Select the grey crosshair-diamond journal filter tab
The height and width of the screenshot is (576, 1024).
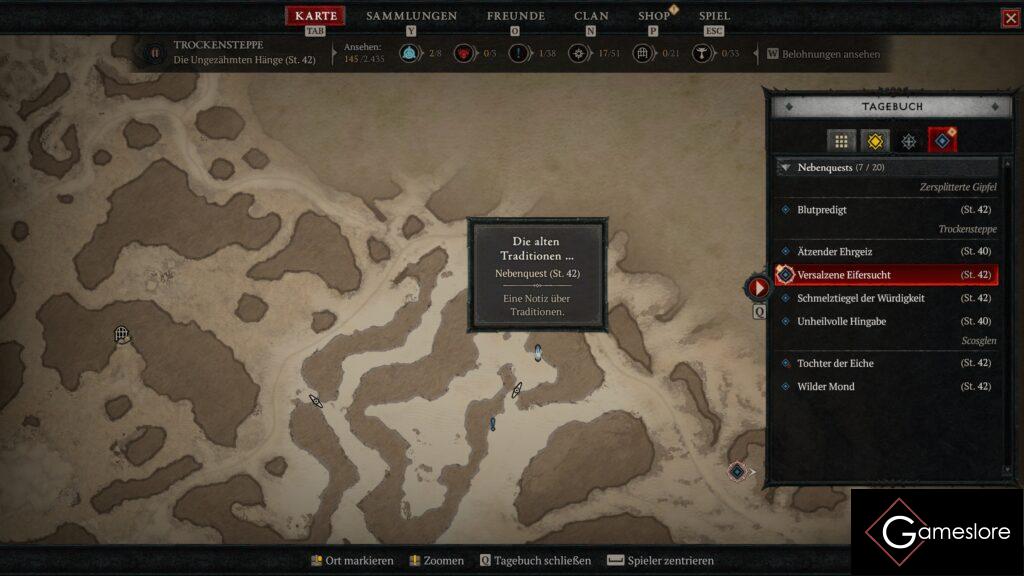(909, 141)
